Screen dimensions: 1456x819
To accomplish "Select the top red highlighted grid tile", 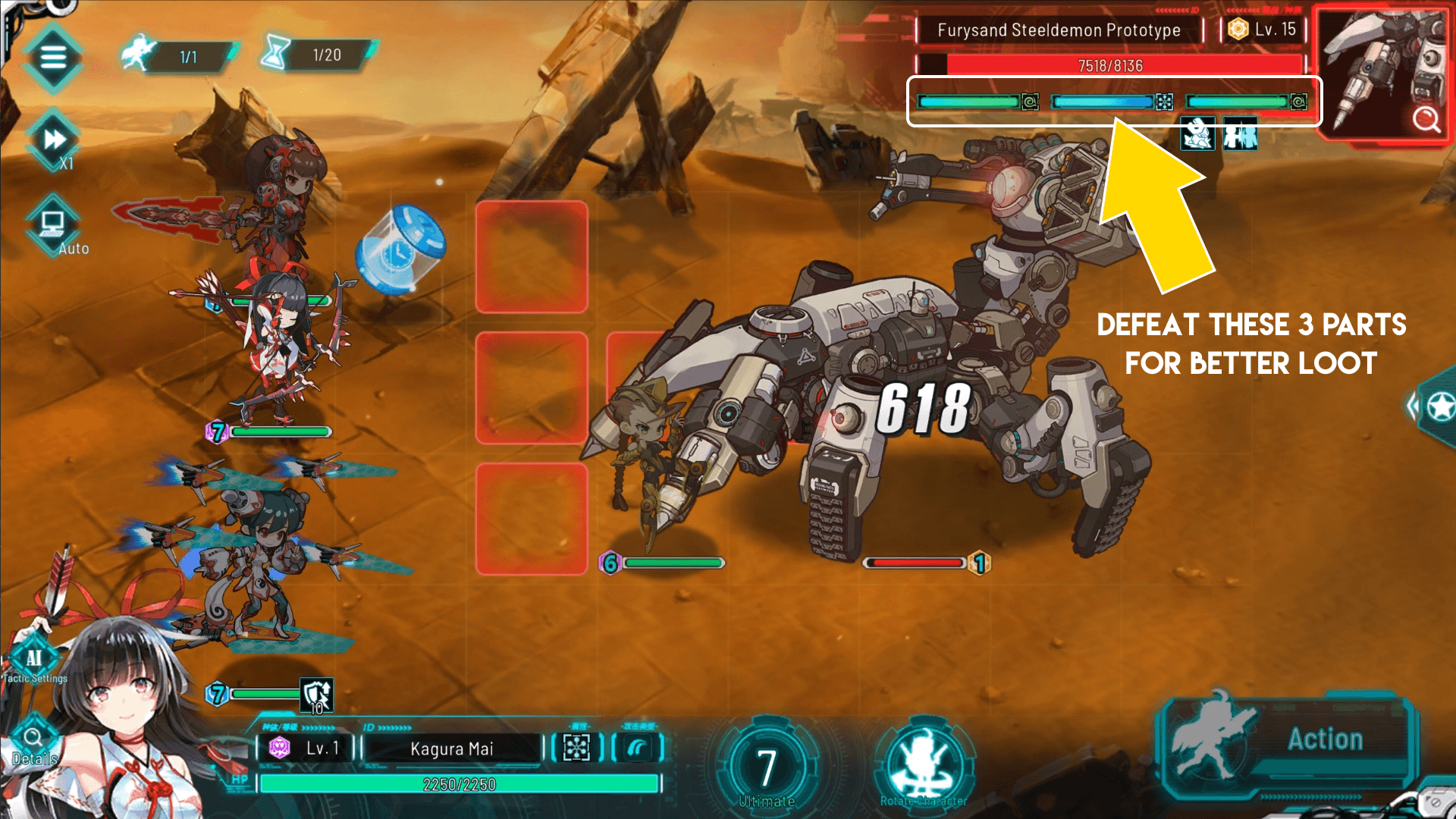I will pyautogui.click(x=532, y=257).
